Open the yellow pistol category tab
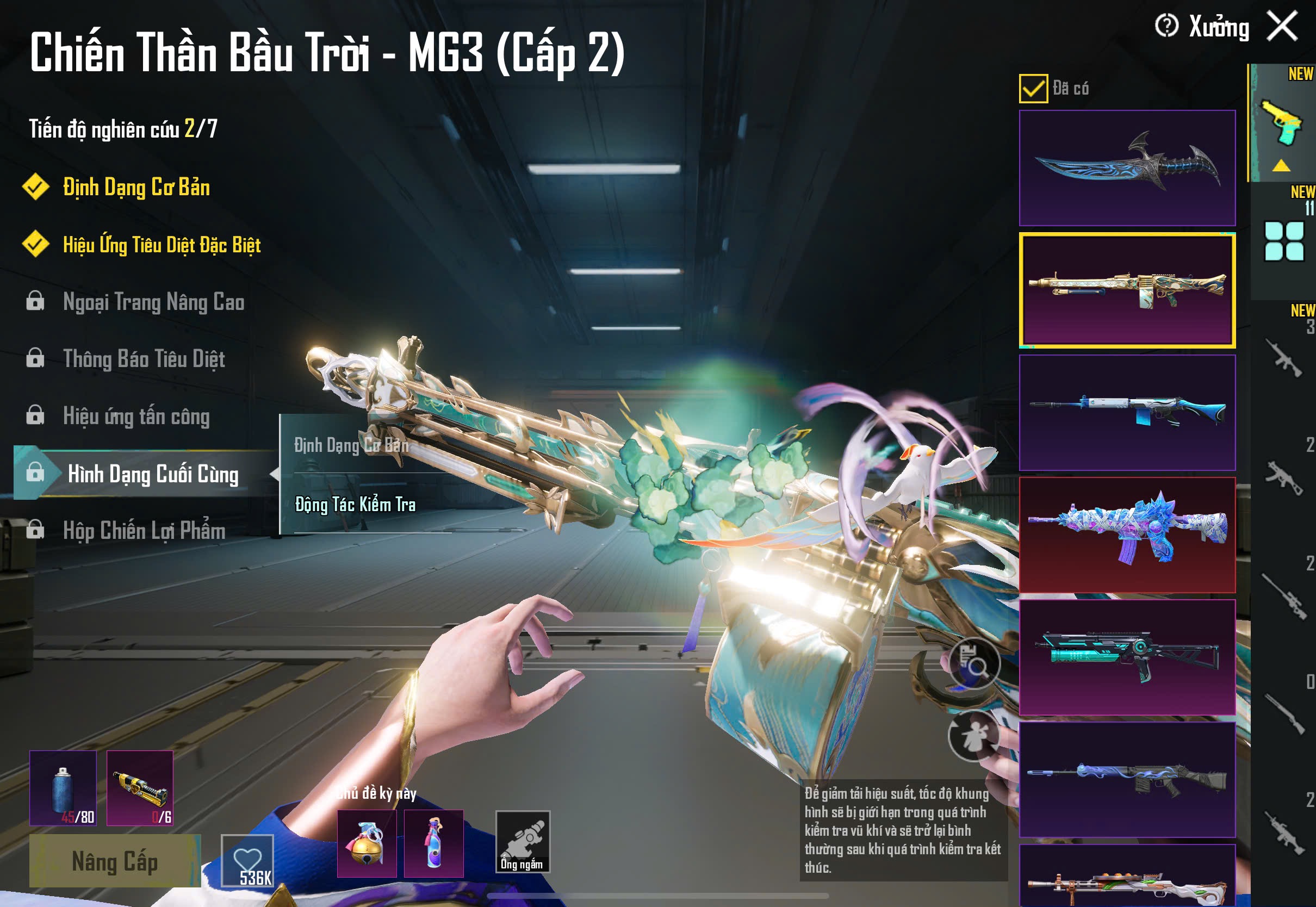 (x=1282, y=123)
